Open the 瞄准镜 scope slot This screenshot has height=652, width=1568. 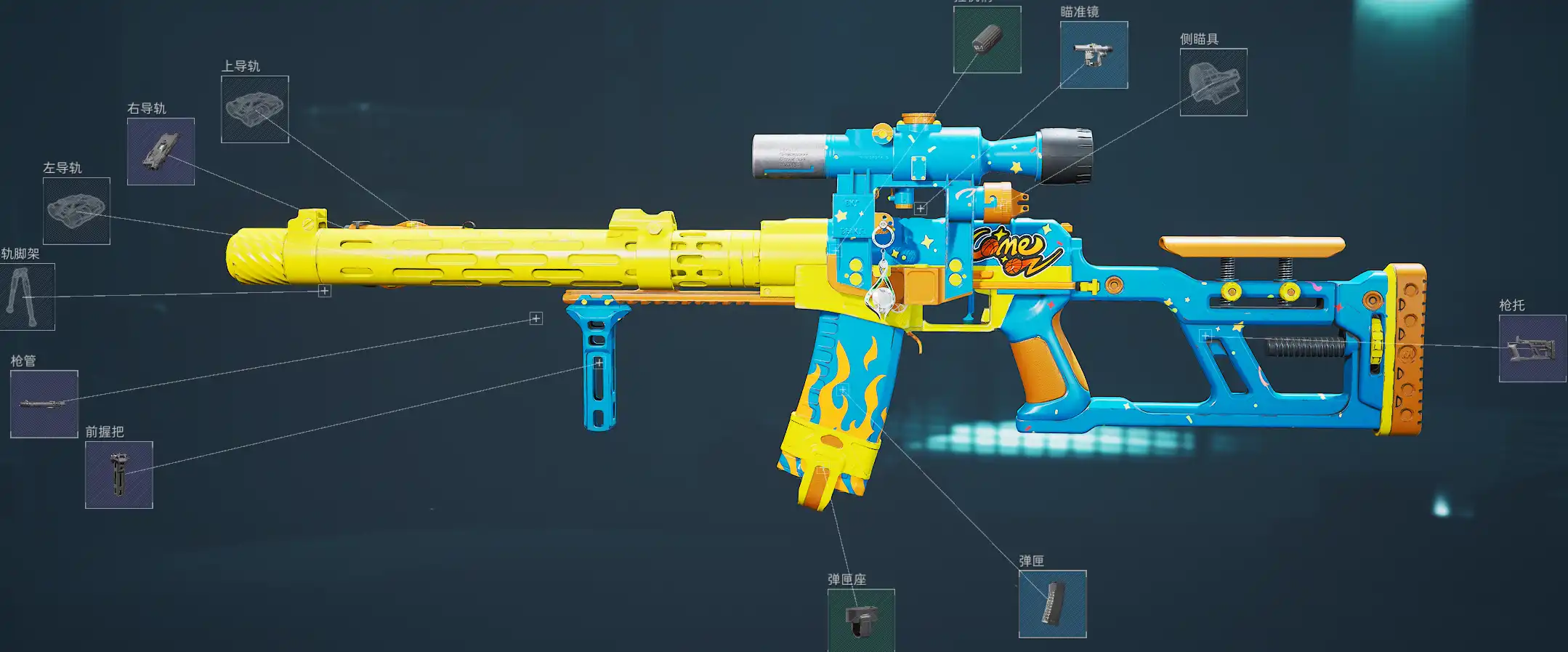pos(1094,55)
